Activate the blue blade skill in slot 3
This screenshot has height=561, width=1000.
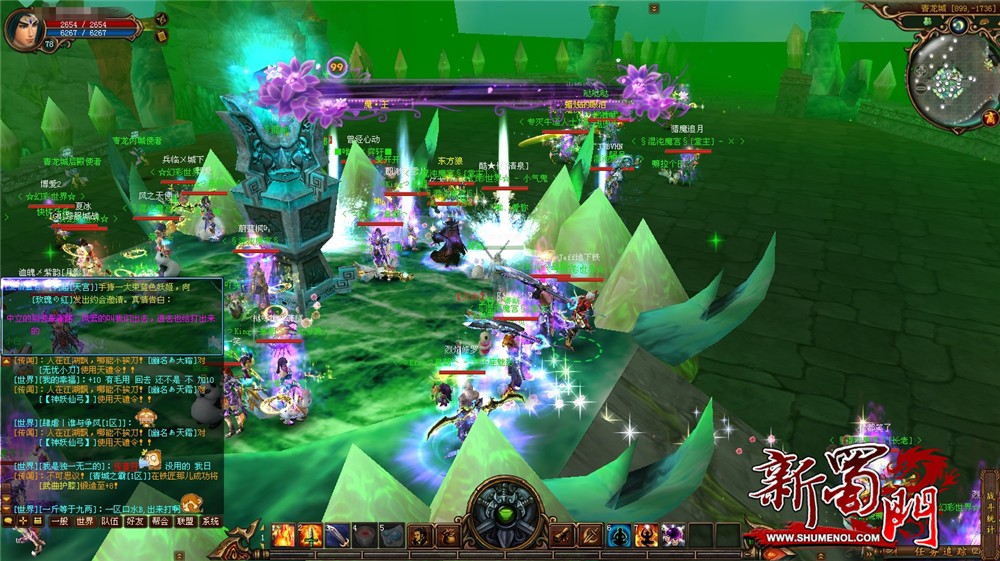(337, 536)
